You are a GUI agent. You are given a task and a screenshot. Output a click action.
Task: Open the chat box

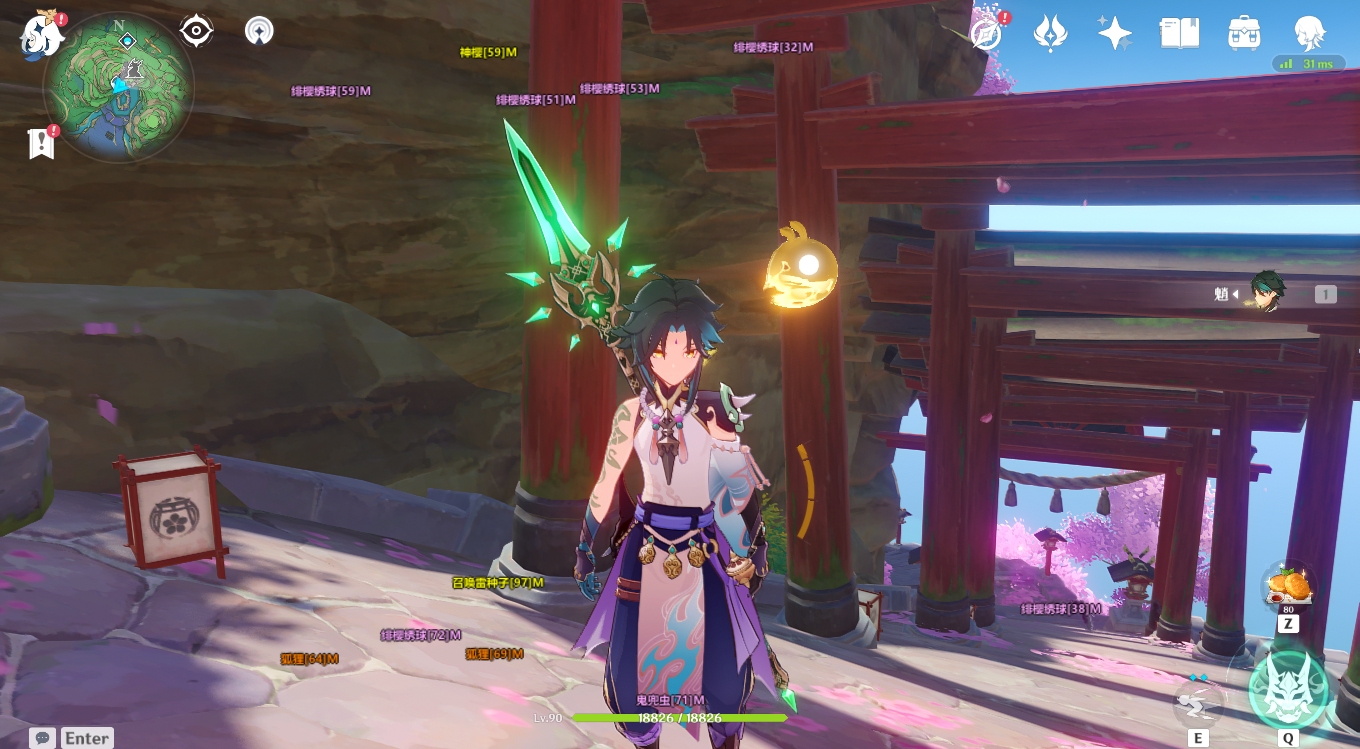42,738
